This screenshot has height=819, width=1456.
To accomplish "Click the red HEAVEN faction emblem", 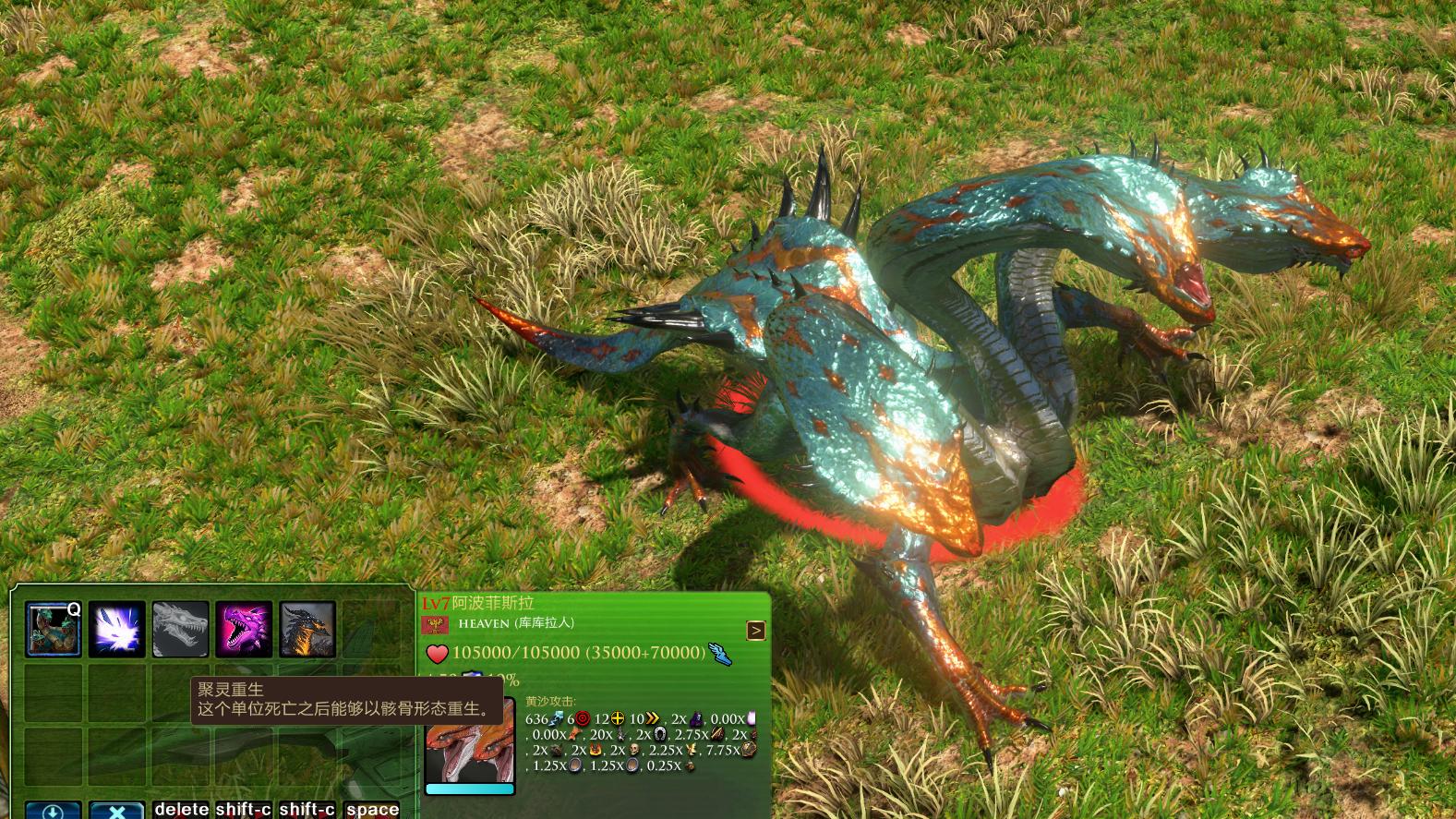I will point(434,625).
